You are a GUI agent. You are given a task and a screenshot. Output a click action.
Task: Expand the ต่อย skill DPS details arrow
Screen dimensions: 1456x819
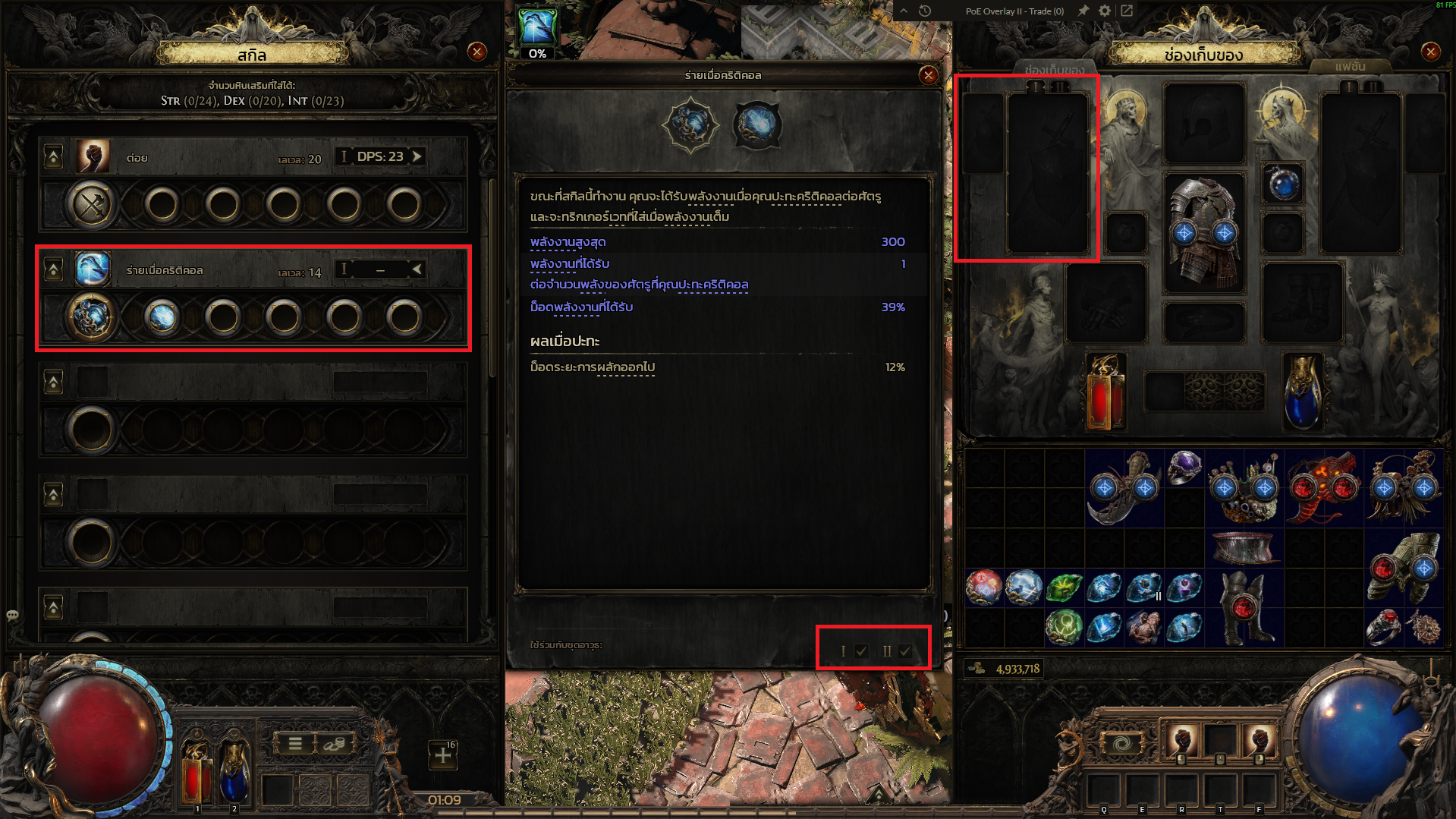417,156
